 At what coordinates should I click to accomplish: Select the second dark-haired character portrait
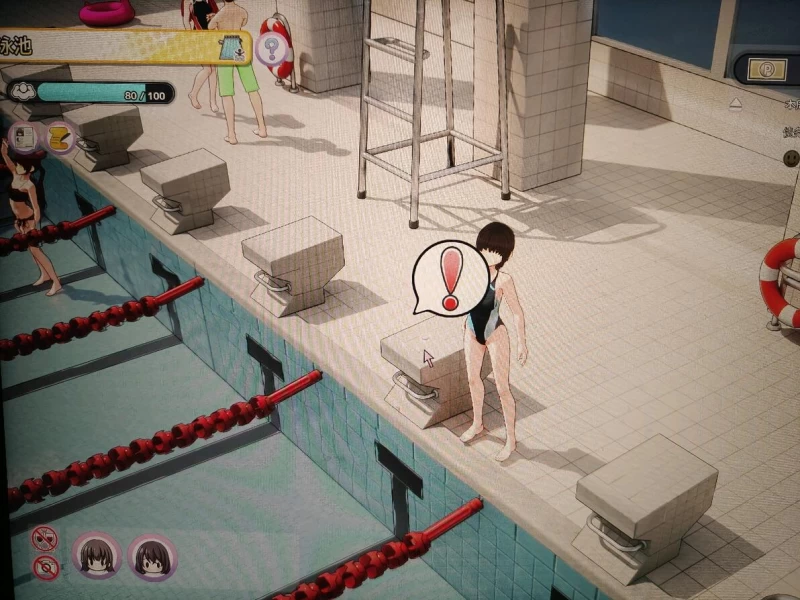coord(152,557)
